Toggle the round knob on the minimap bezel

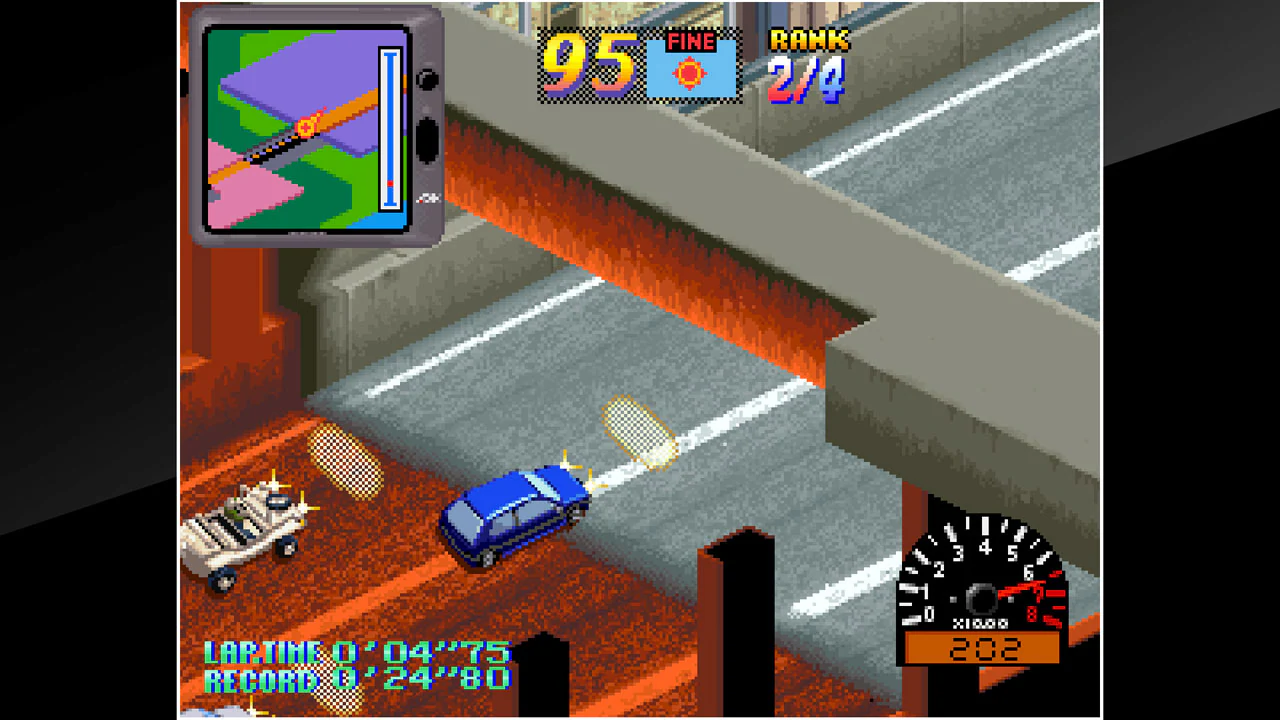(x=428, y=80)
